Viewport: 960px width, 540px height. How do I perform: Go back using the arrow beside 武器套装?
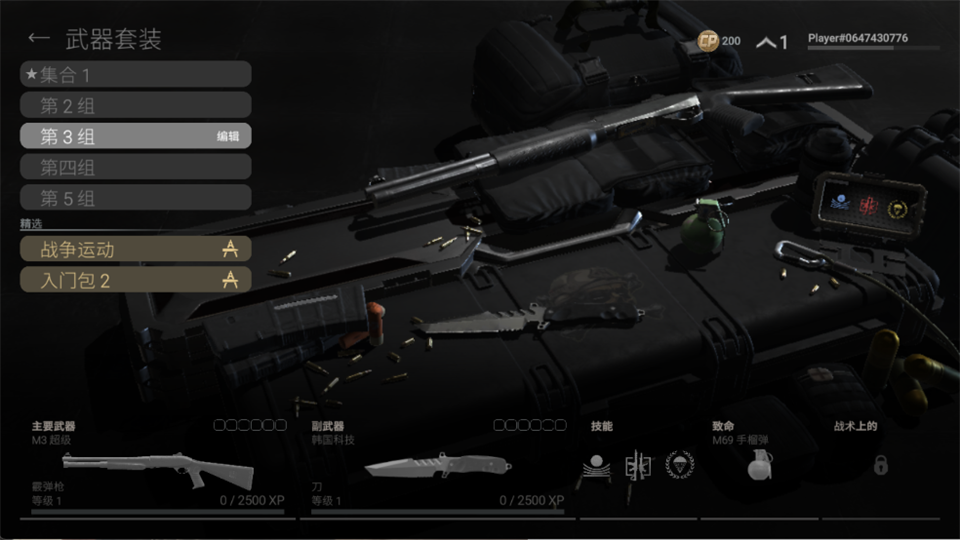pos(39,39)
